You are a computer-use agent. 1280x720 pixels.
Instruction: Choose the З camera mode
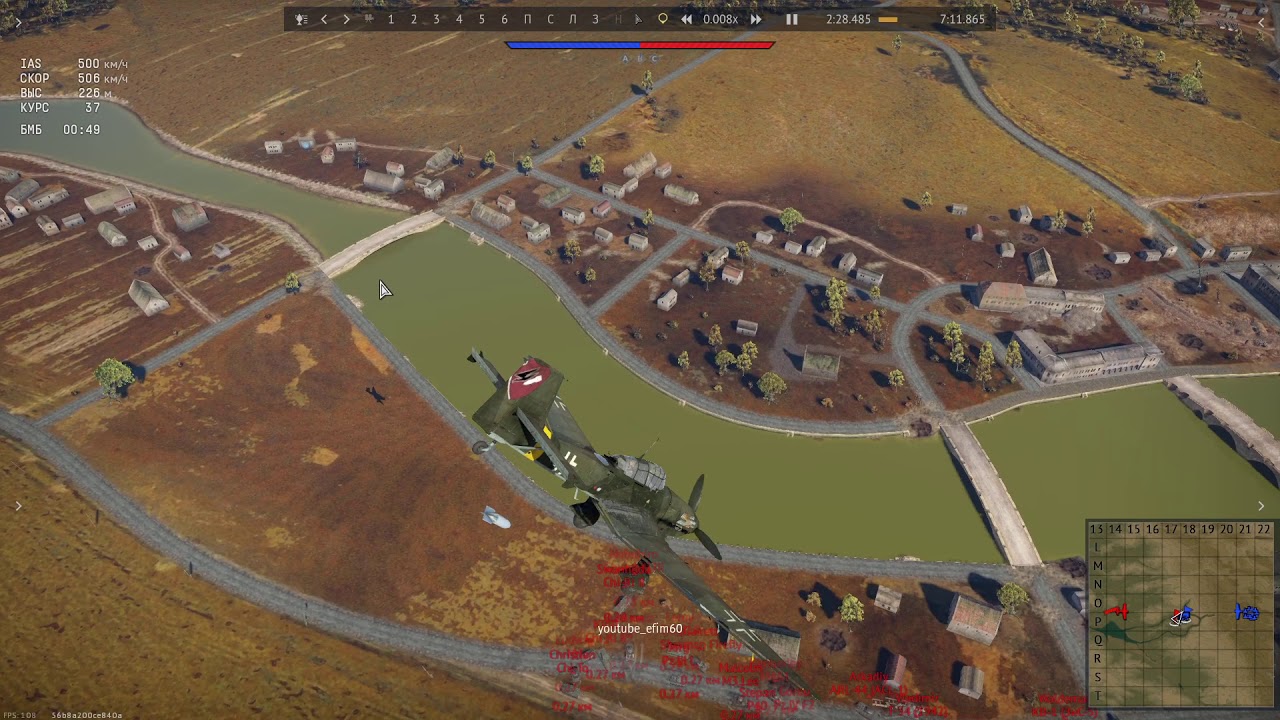click(x=595, y=19)
